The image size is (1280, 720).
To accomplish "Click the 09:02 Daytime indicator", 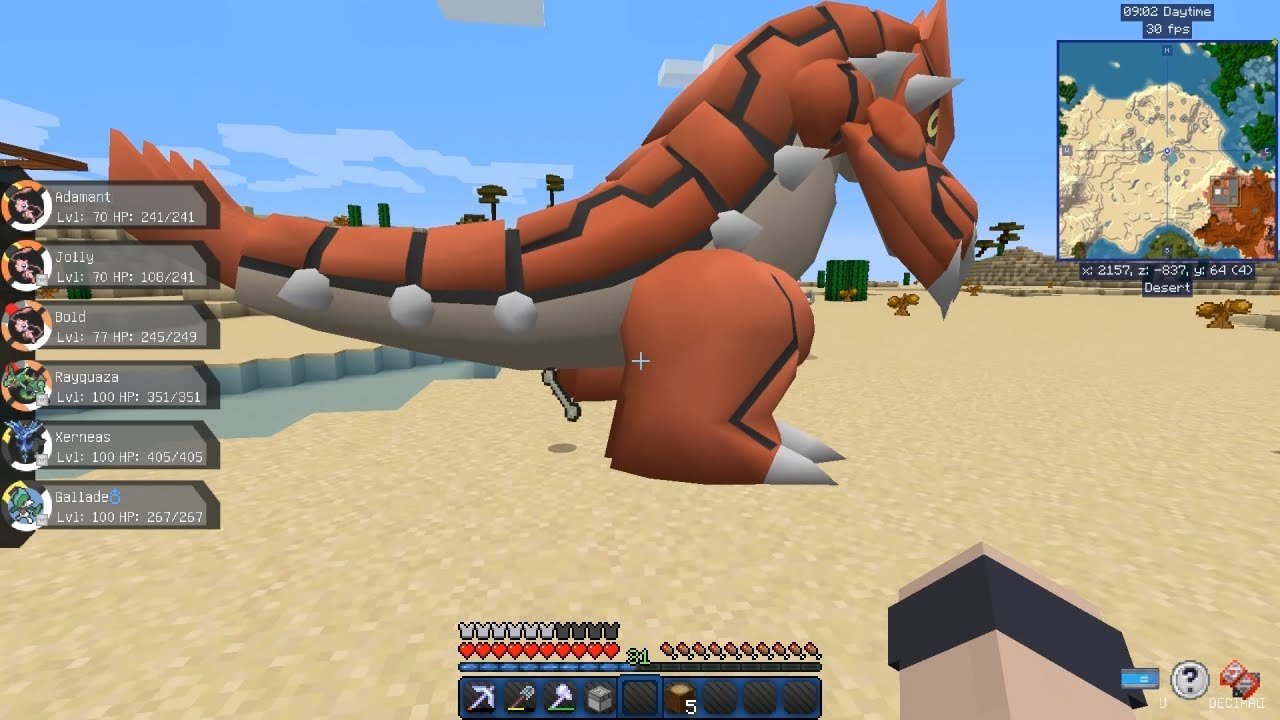I will (1169, 12).
